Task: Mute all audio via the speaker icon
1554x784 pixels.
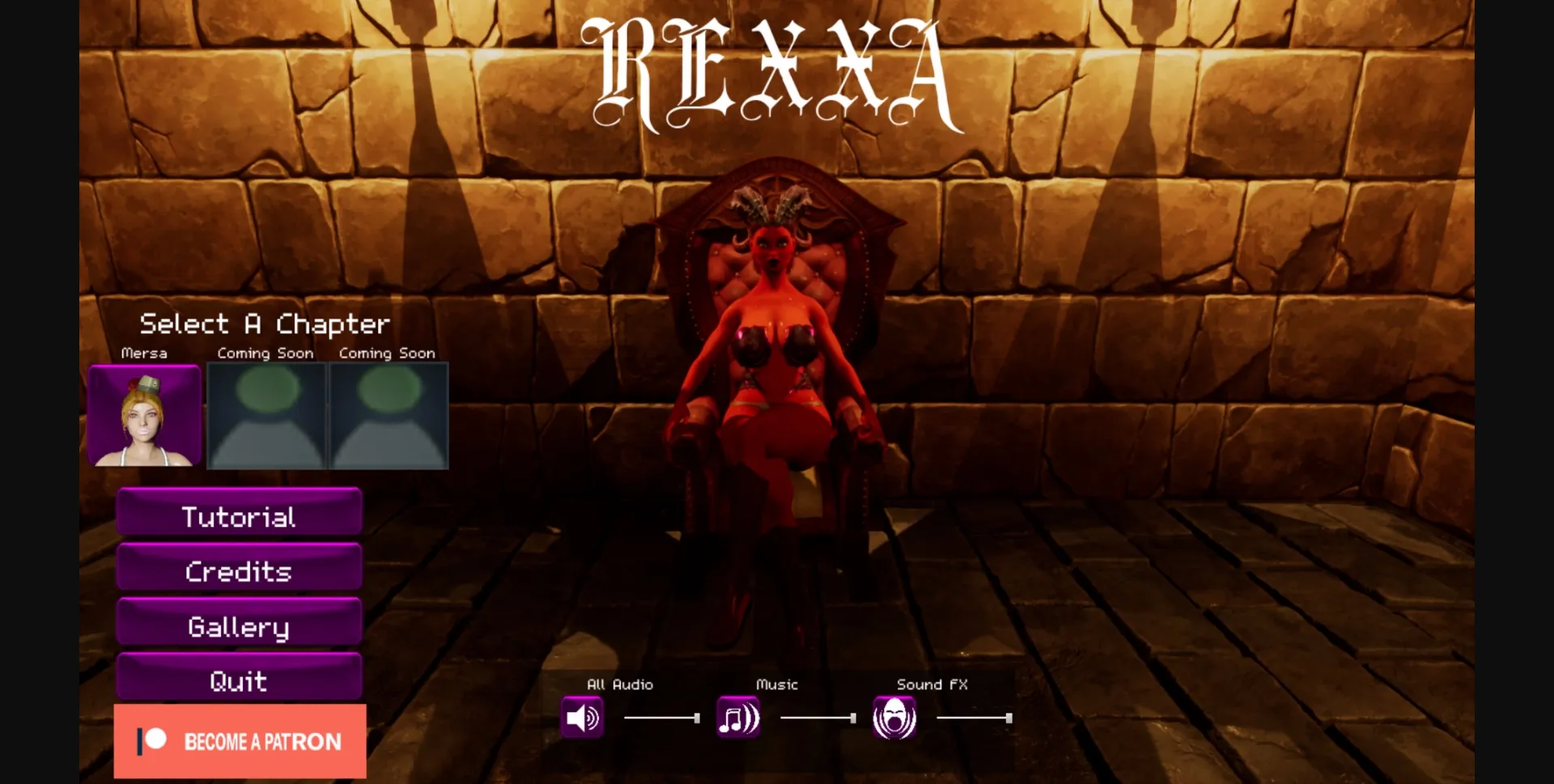Action: coord(581,717)
